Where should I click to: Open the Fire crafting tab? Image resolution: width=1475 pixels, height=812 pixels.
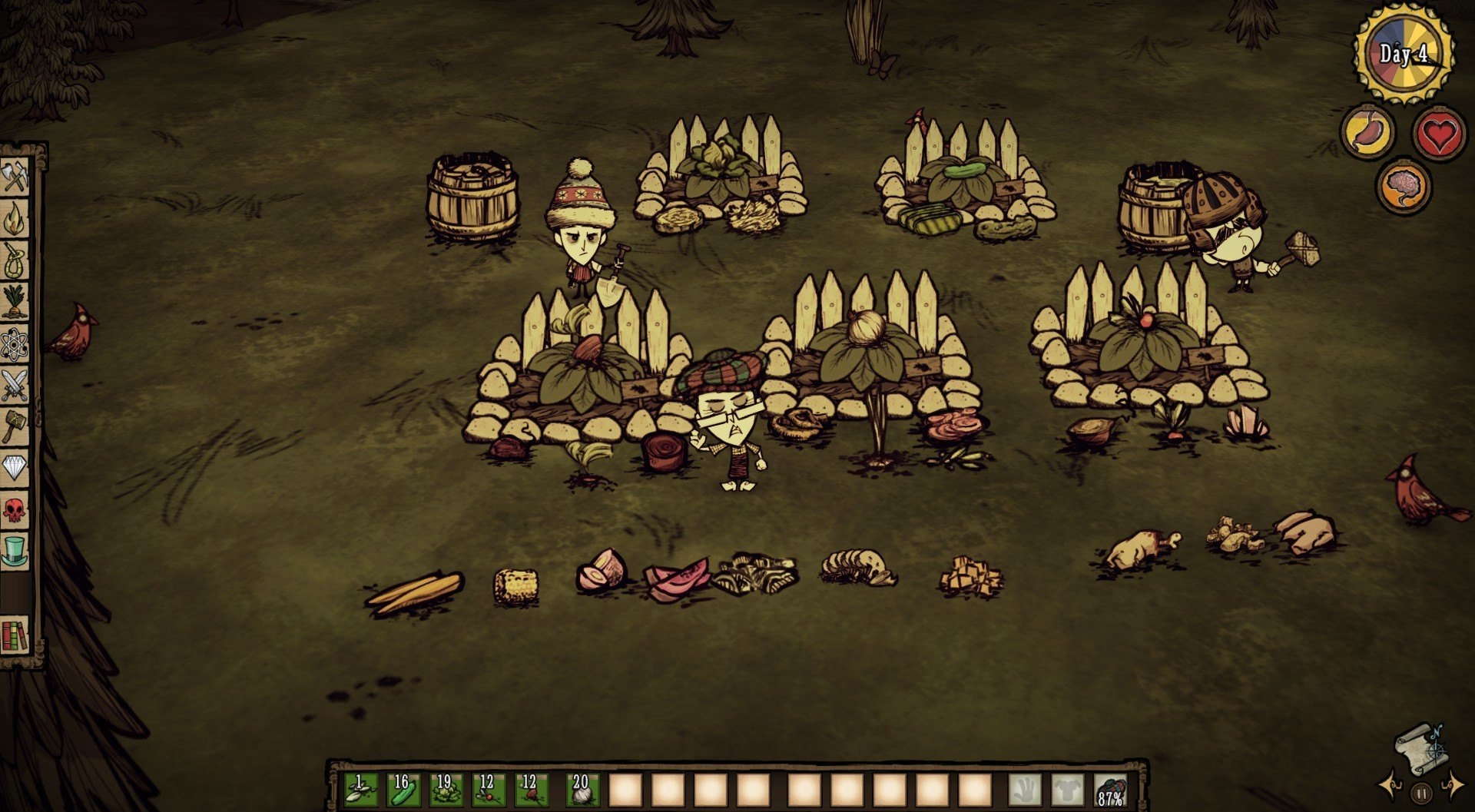click(x=15, y=218)
